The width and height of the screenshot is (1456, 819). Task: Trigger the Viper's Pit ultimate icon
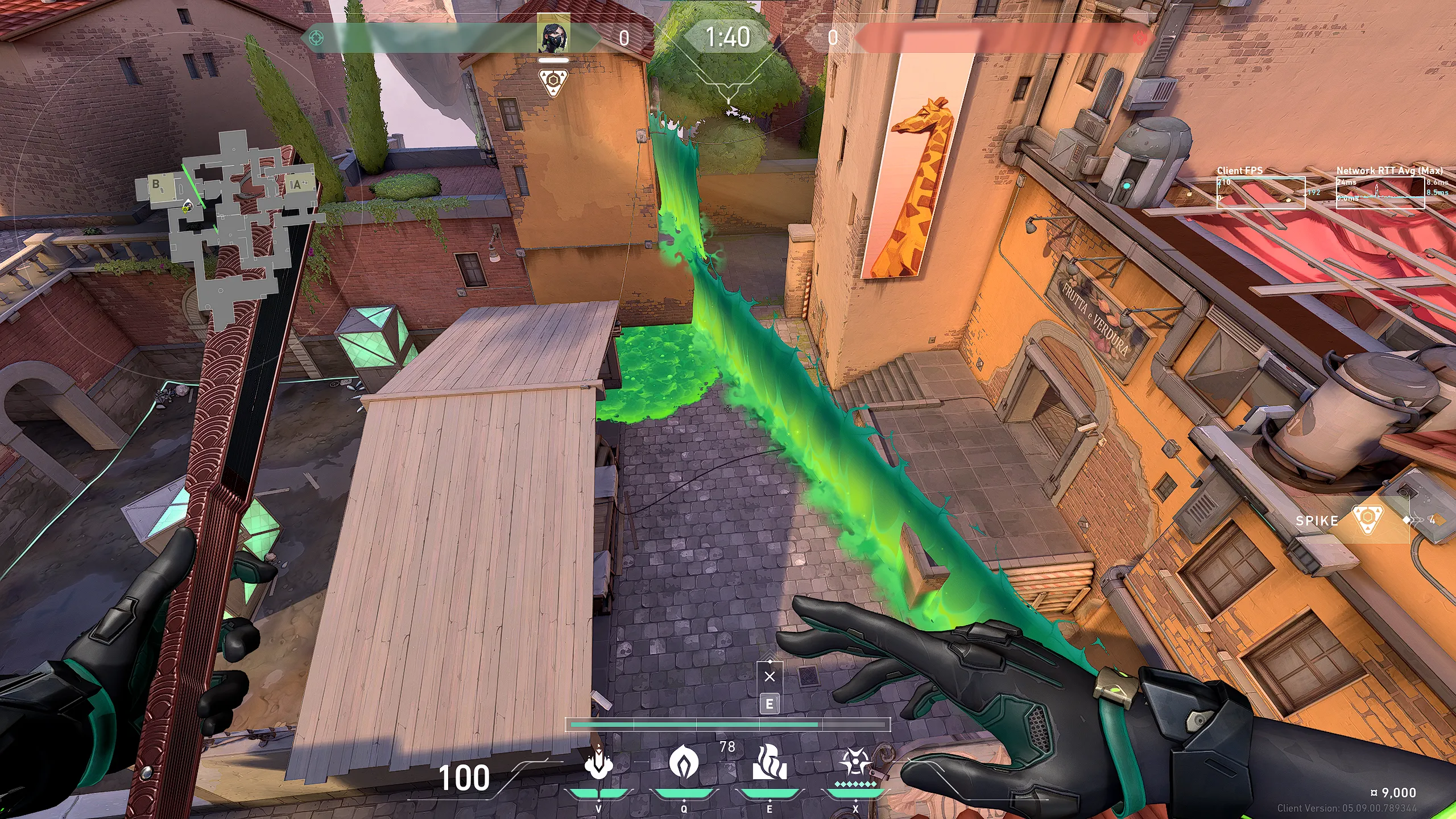(x=855, y=763)
